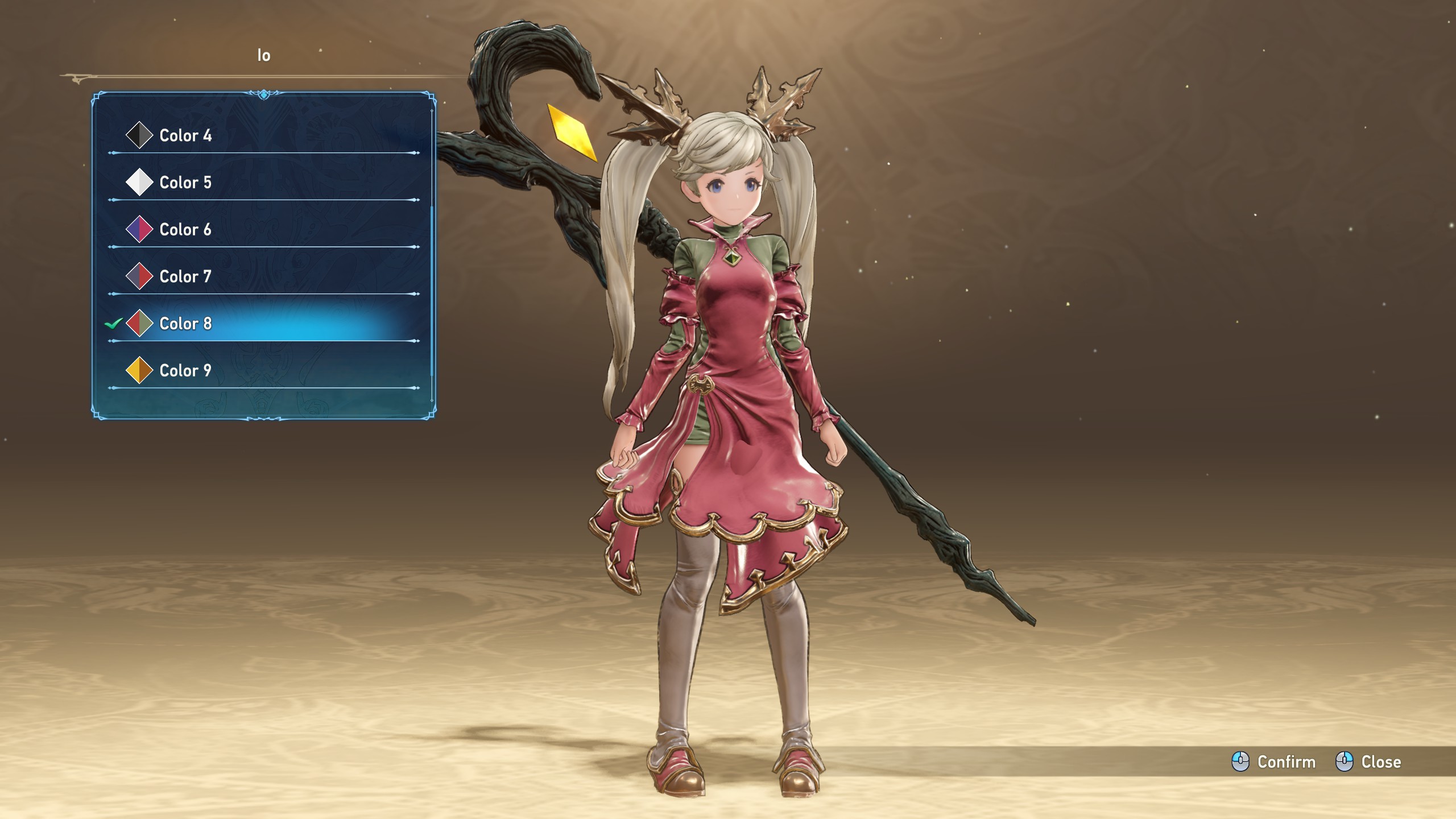
Task: Switch to the Color 9 orange palette
Action: click(185, 371)
